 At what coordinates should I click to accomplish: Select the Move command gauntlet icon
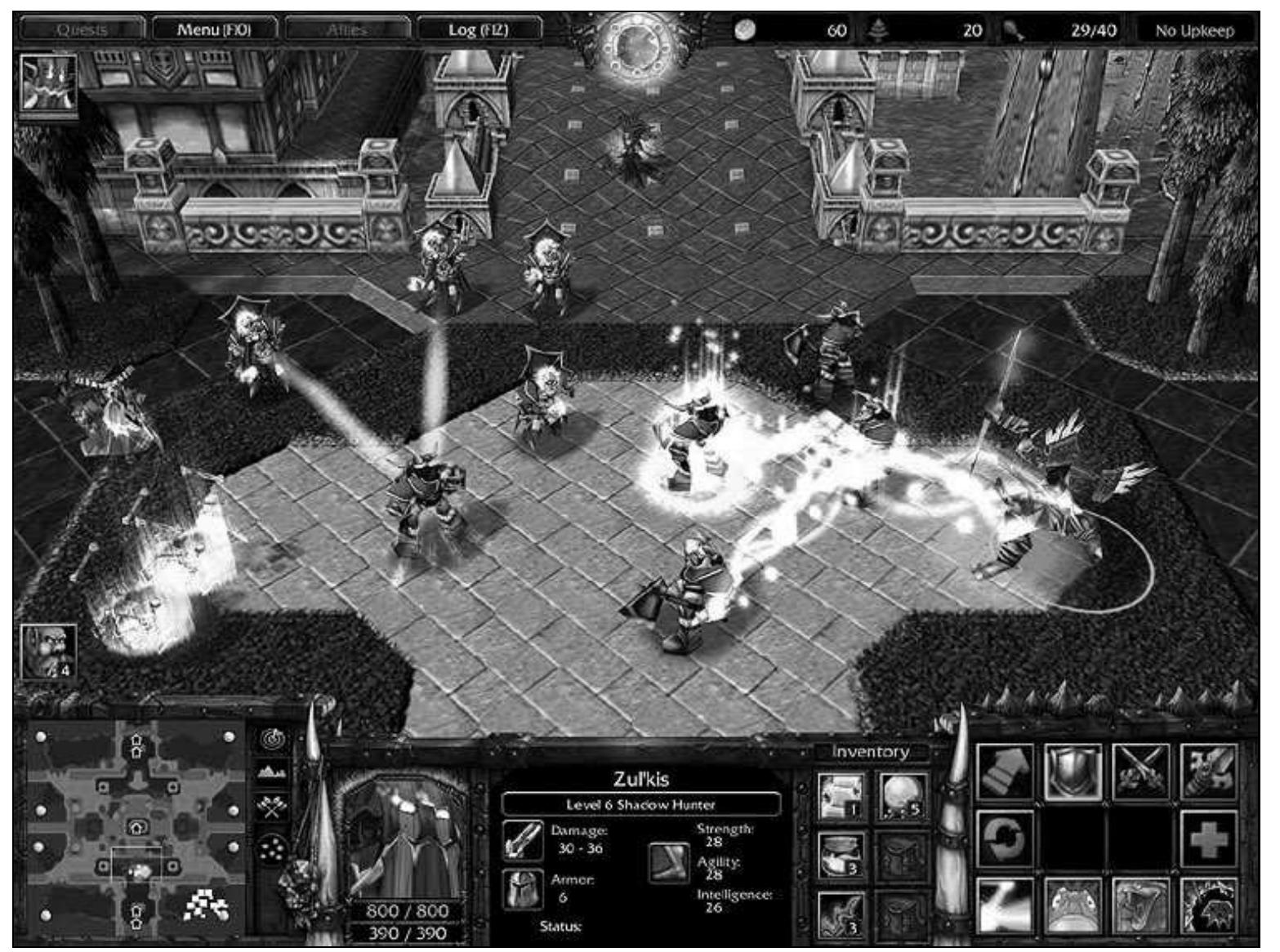pyautogui.click(x=1003, y=771)
